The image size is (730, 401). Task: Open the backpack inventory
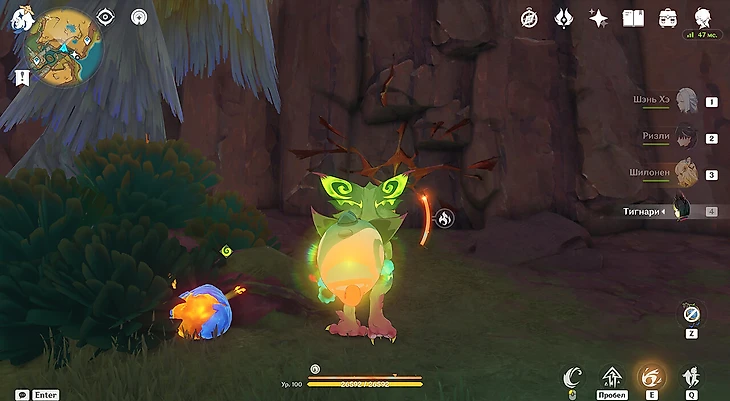[x=667, y=18]
